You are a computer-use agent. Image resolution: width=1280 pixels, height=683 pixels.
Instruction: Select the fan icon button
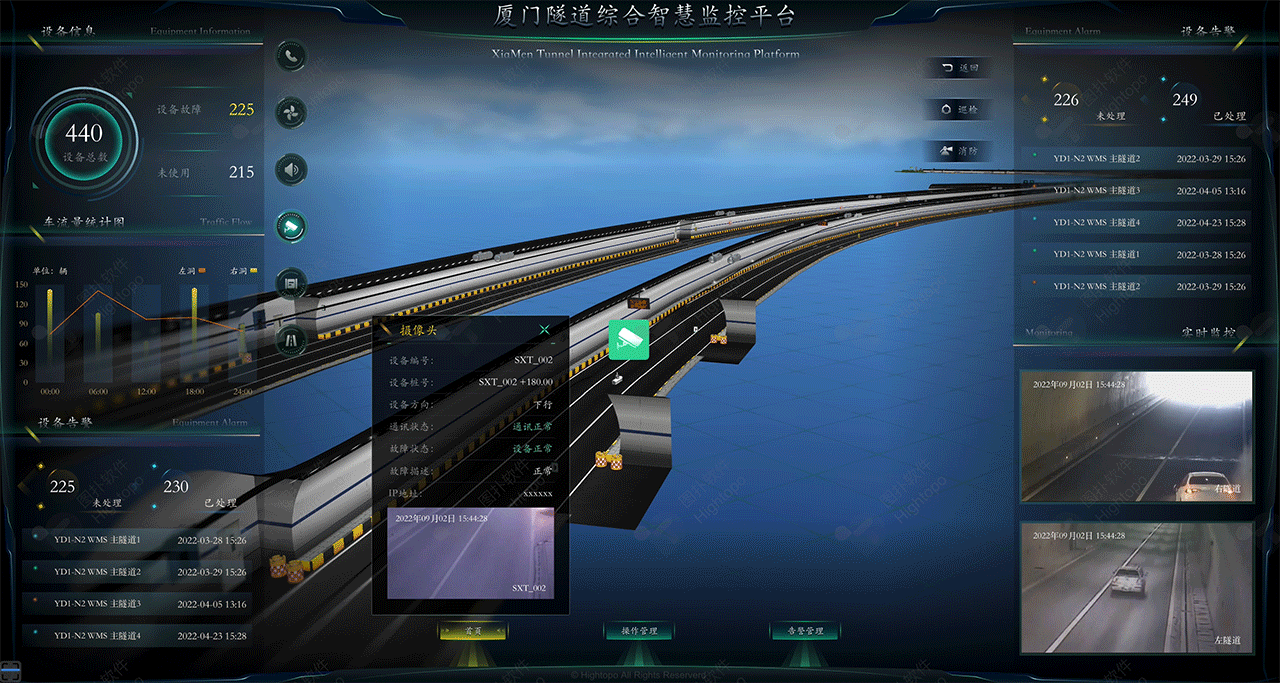click(291, 112)
